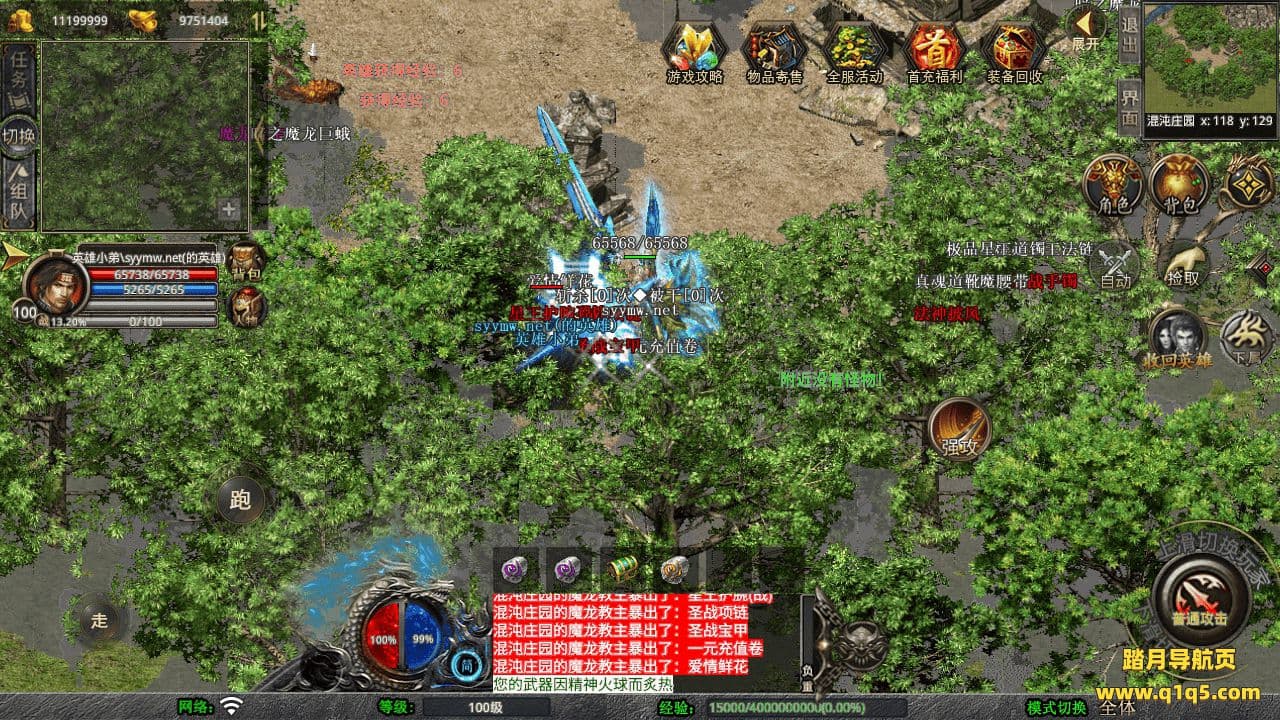
Task: Open the 角色 character sheet
Action: [1113, 185]
